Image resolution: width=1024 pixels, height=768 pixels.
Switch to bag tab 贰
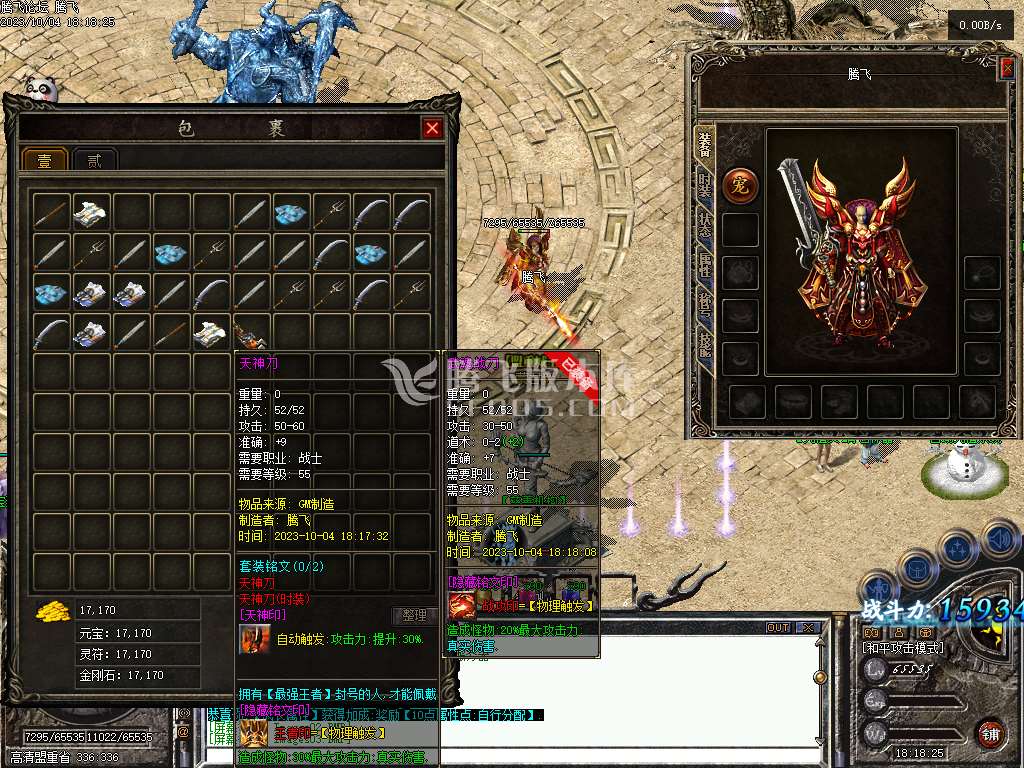point(95,159)
